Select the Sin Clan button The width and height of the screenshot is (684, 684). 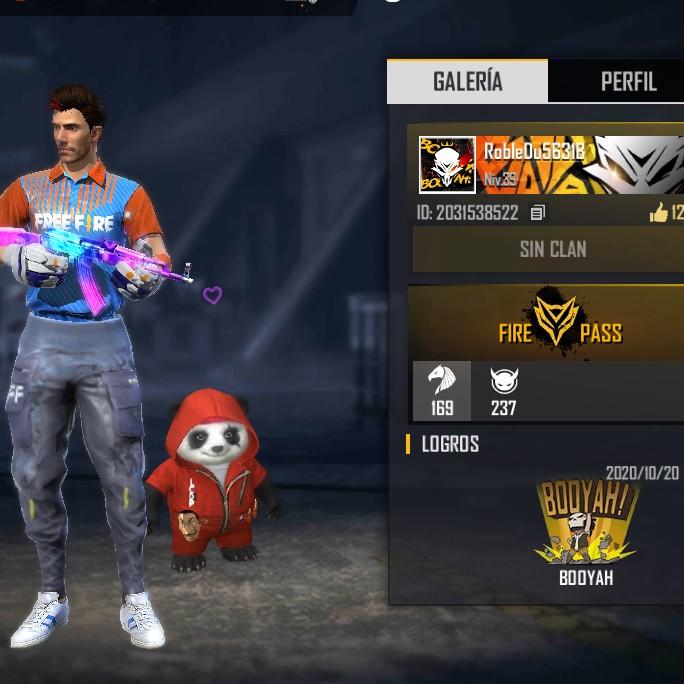(x=551, y=249)
